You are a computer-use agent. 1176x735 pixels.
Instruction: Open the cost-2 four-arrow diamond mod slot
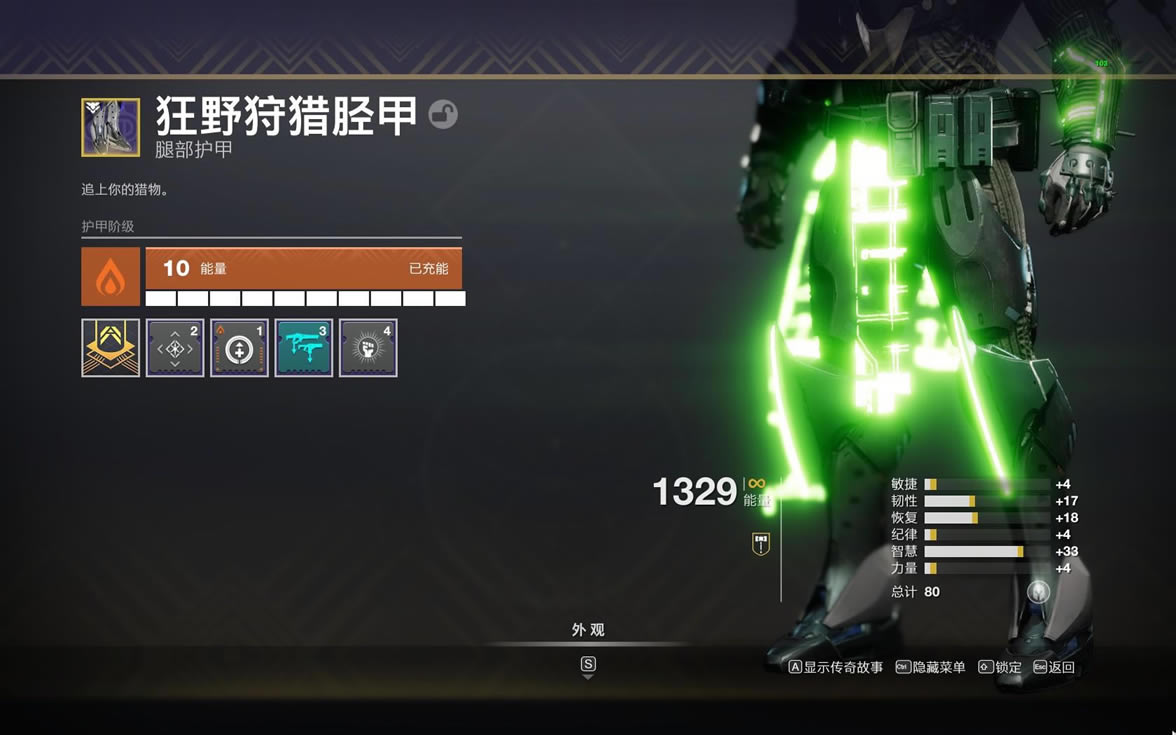tap(175, 348)
